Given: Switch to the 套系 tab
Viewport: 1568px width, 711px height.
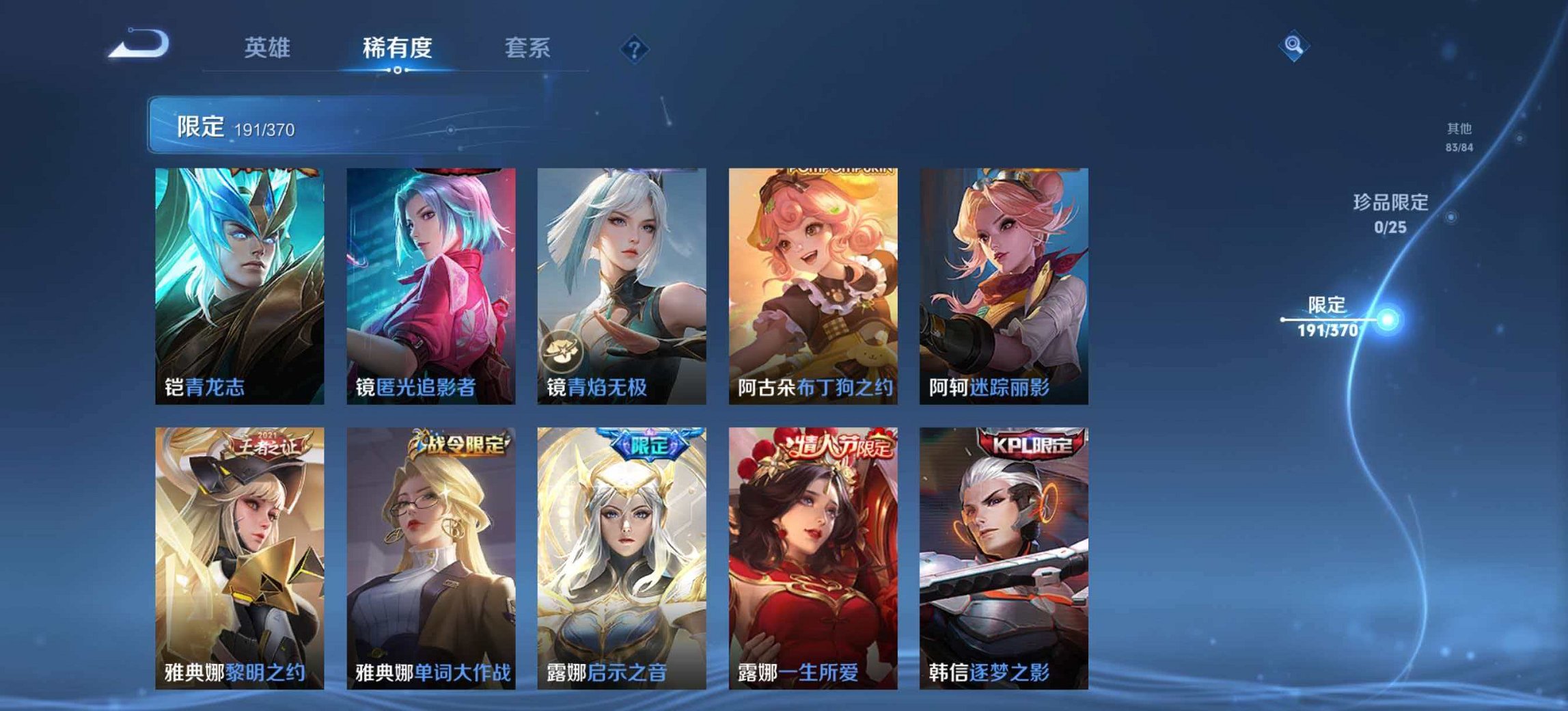Looking at the screenshot, I should point(527,48).
